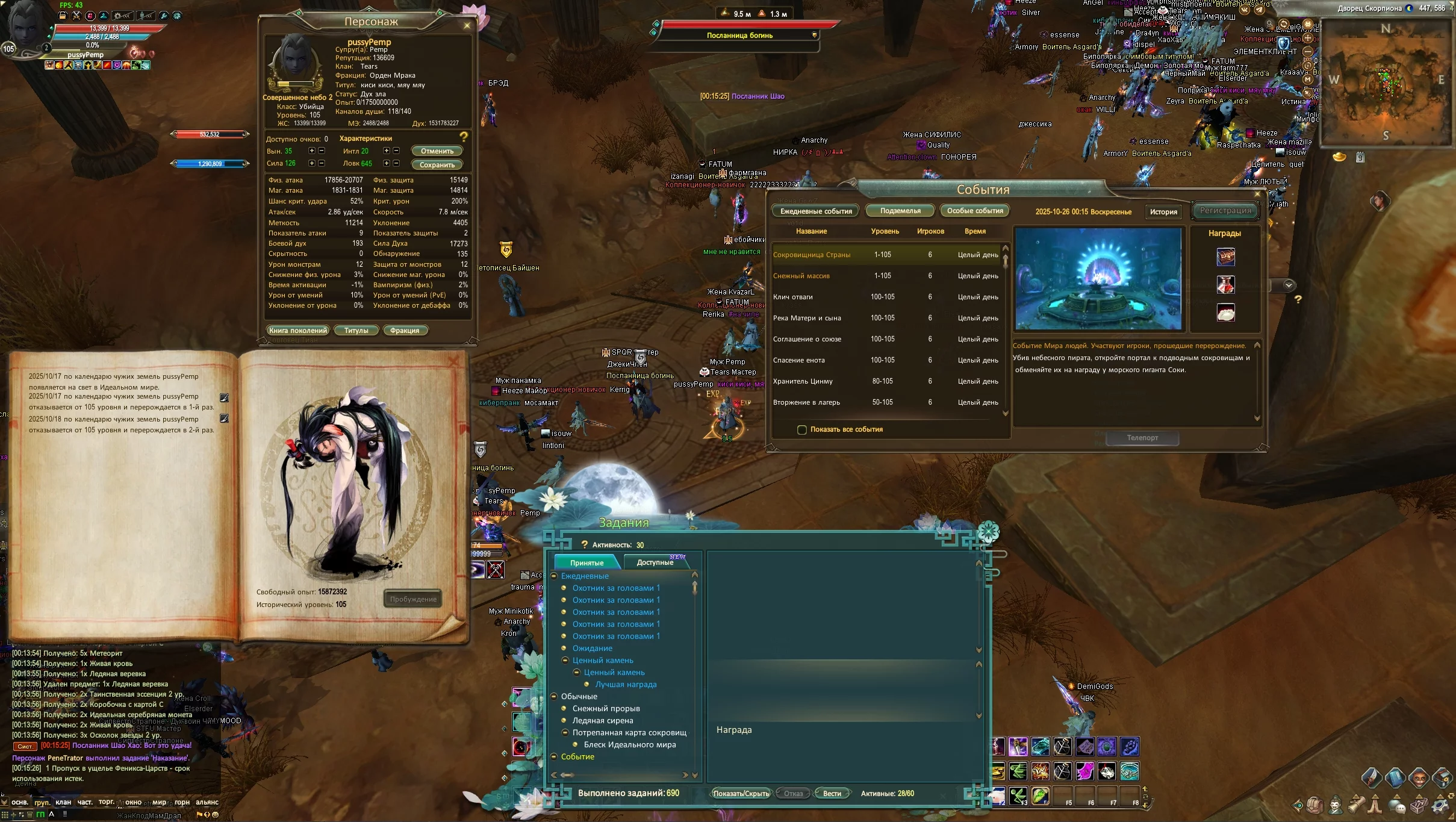Open the Фракция faction panel
Viewport: 1456px width, 822px height.
tap(405, 331)
